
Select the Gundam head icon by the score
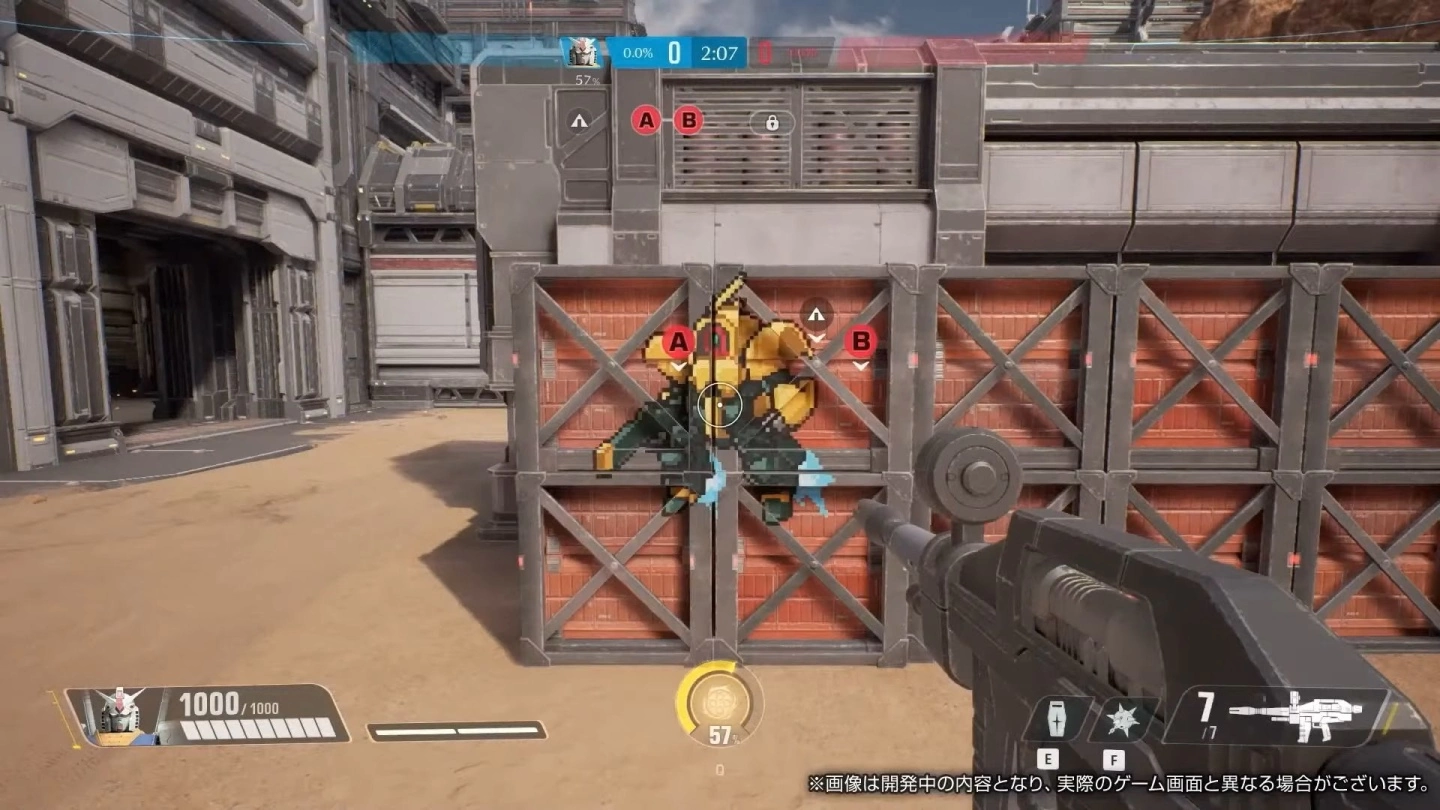point(582,52)
